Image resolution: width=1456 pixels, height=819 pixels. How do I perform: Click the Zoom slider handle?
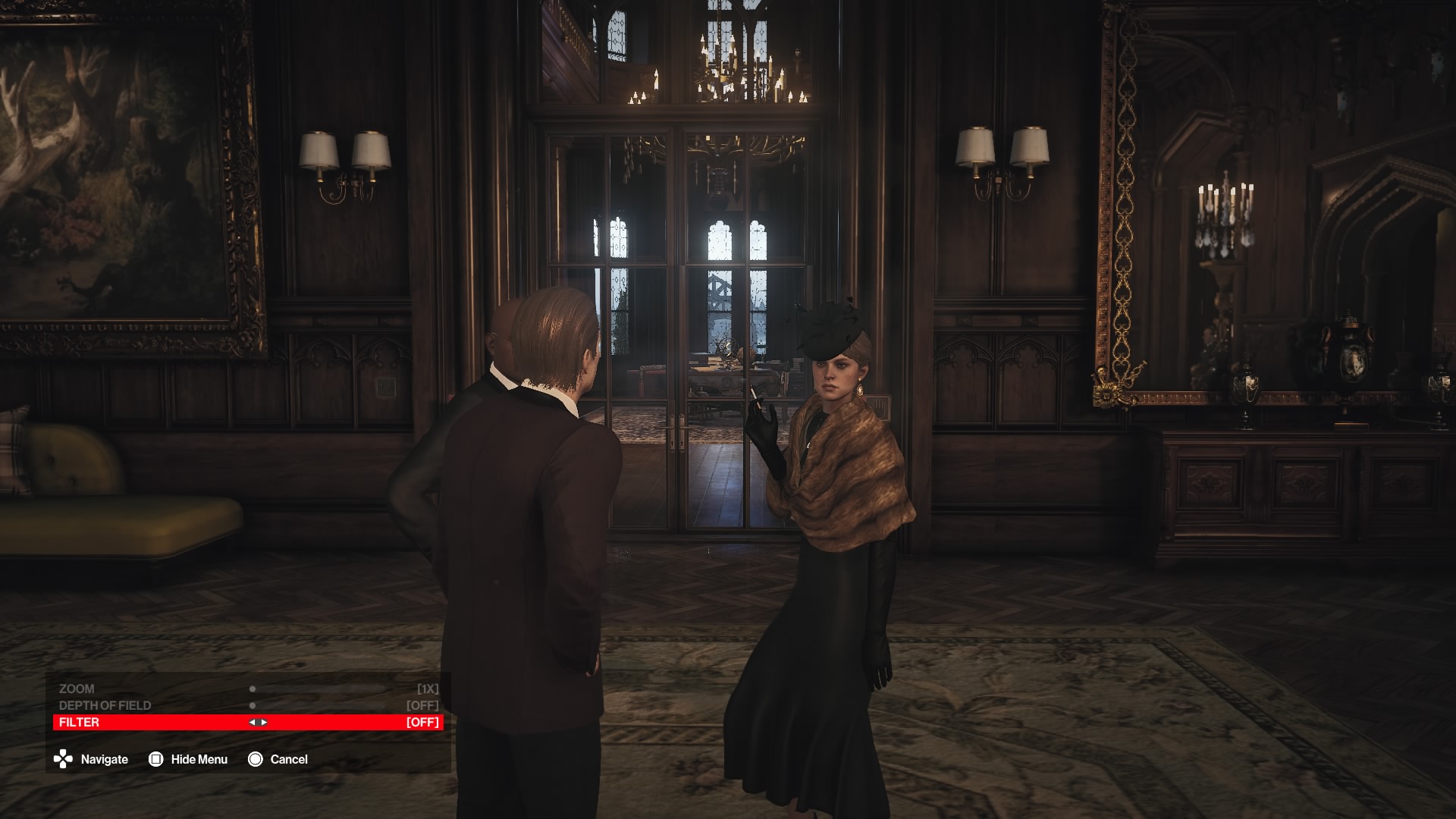click(253, 689)
